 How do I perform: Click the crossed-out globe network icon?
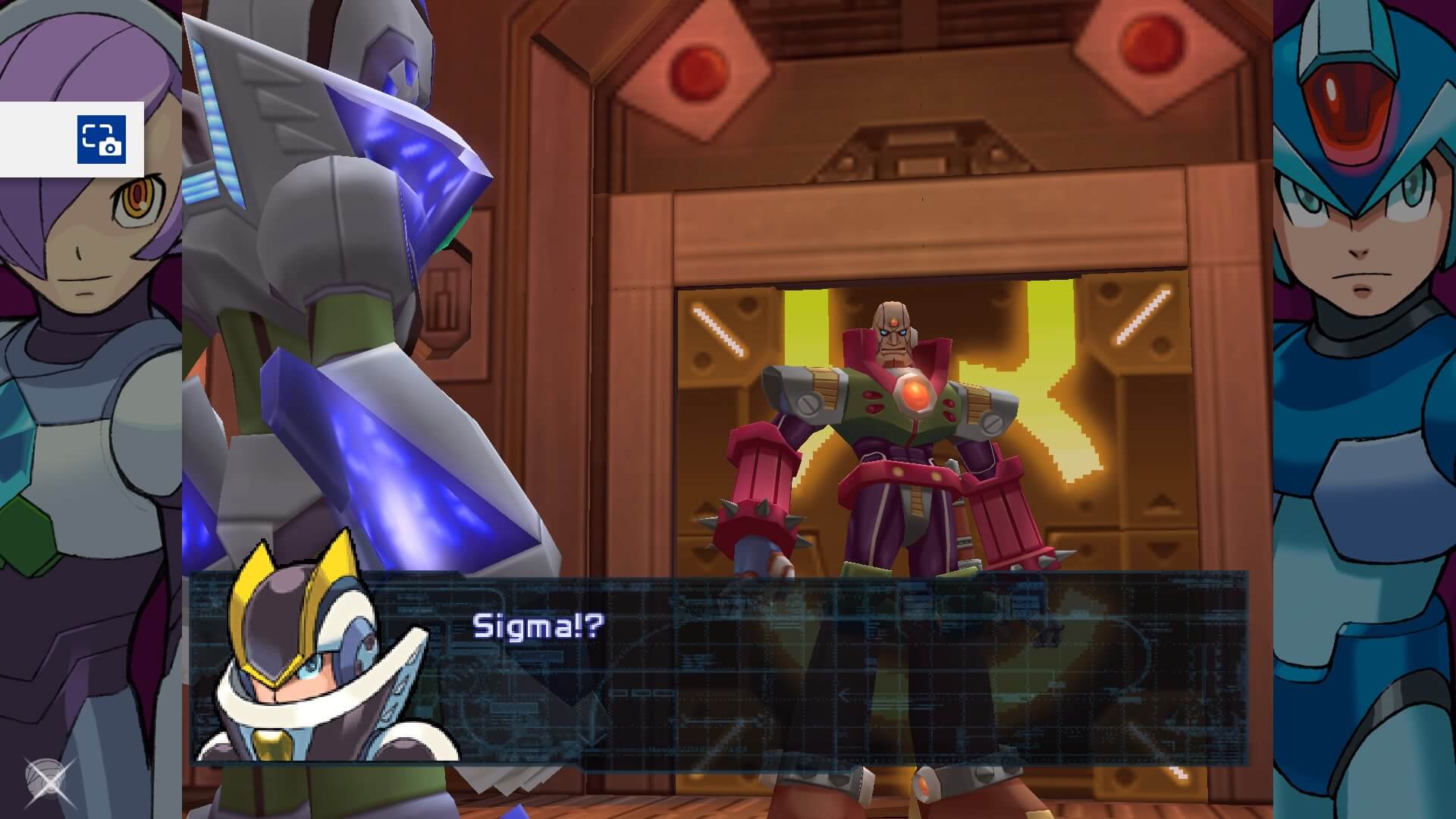click(x=48, y=780)
